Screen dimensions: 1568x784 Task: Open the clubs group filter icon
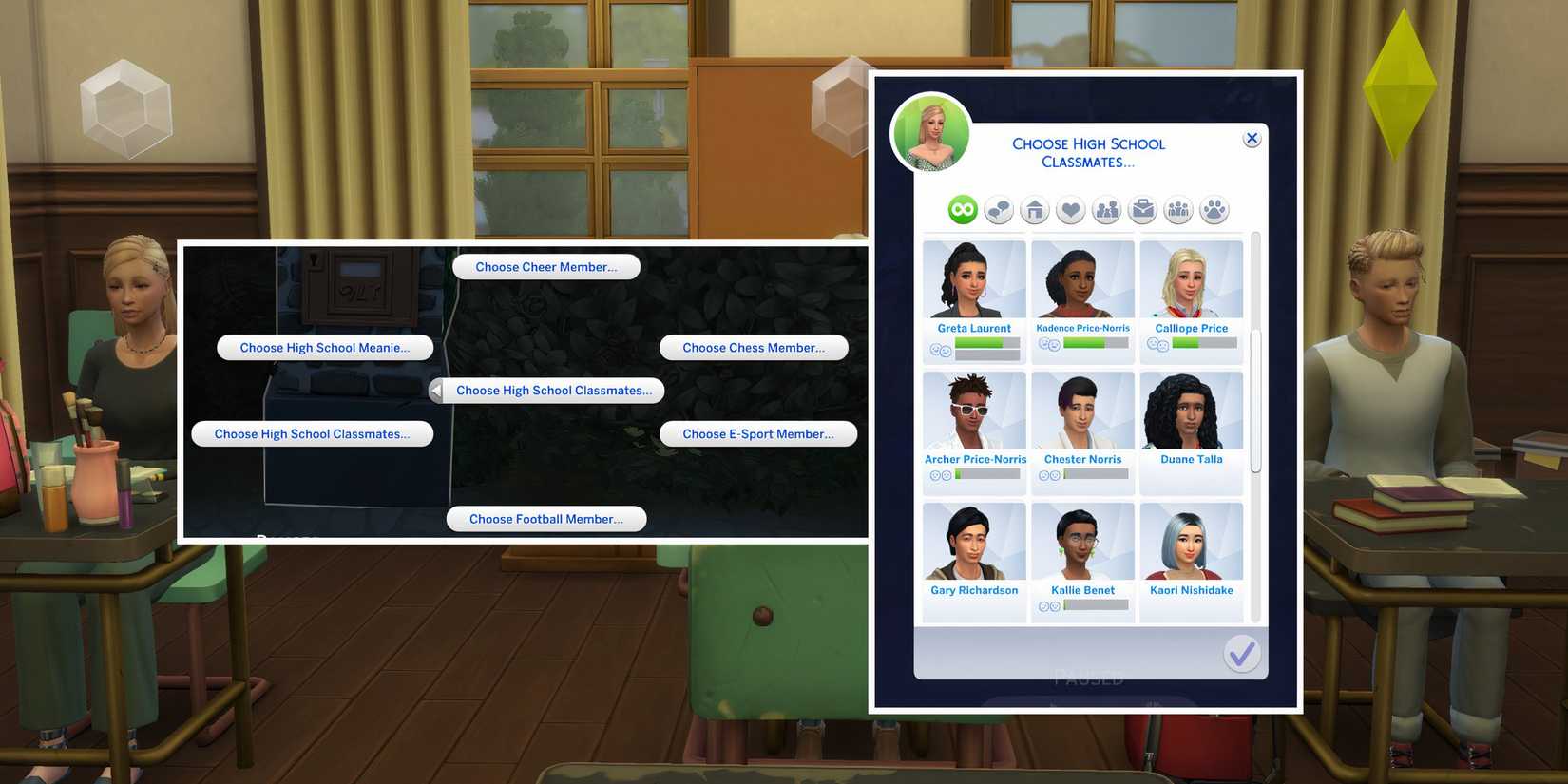(1177, 209)
